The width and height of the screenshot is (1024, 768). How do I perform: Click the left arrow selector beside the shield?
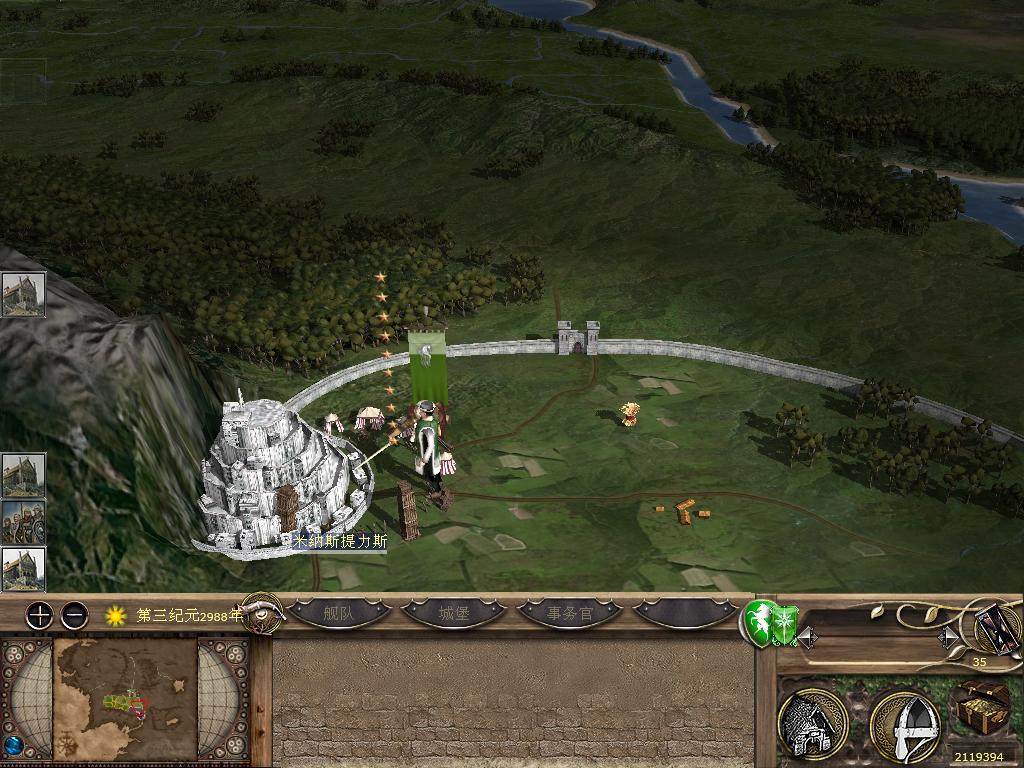pos(807,636)
